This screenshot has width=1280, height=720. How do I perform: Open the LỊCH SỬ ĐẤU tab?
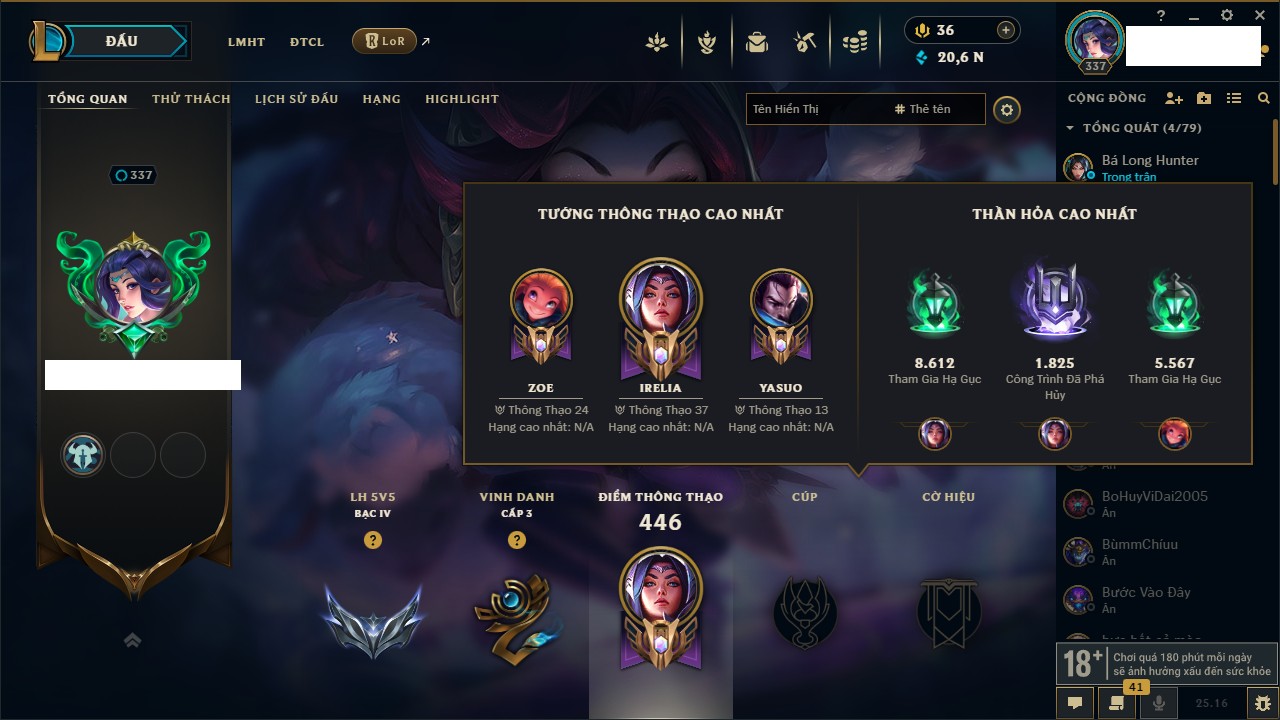click(x=296, y=99)
